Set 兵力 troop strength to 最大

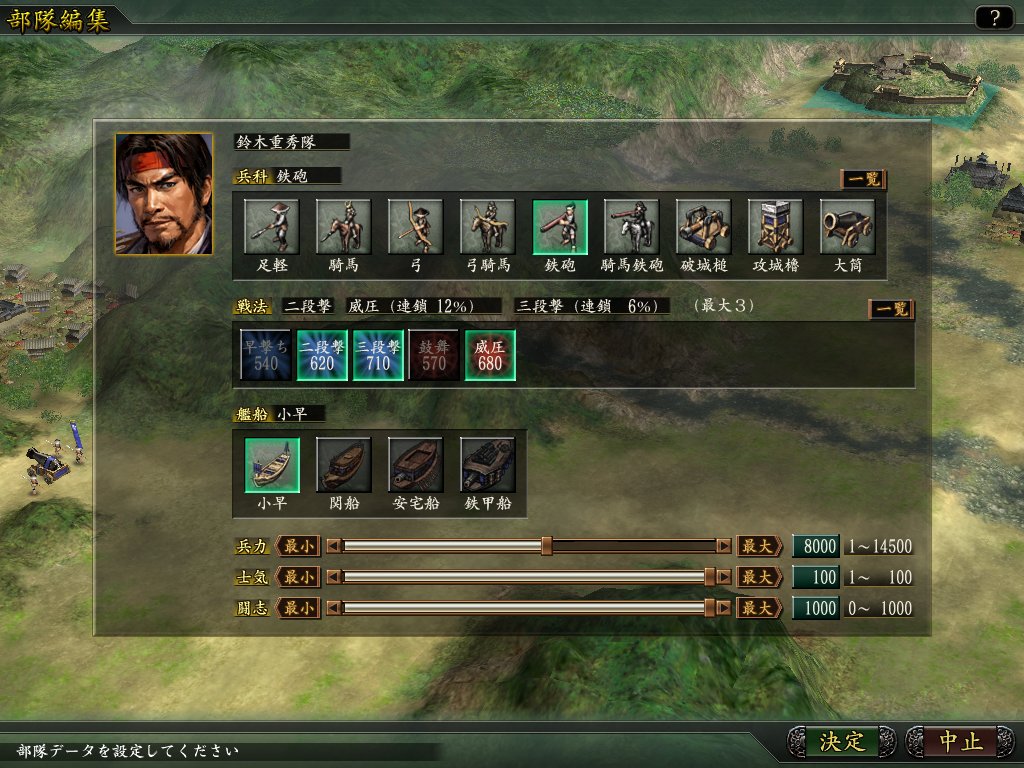pyautogui.click(x=759, y=546)
